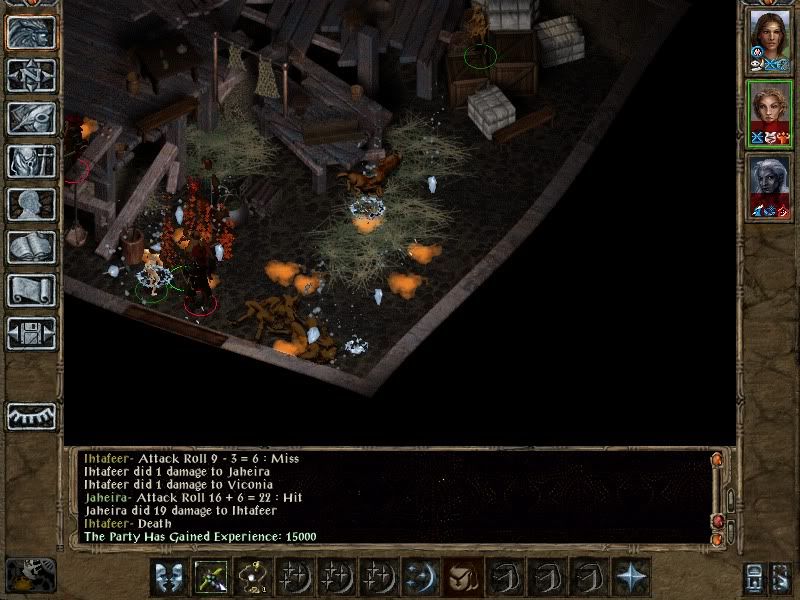Viewport: 800px width, 600px height.
Task: Show the character record bust icon
Action: (x=31, y=204)
